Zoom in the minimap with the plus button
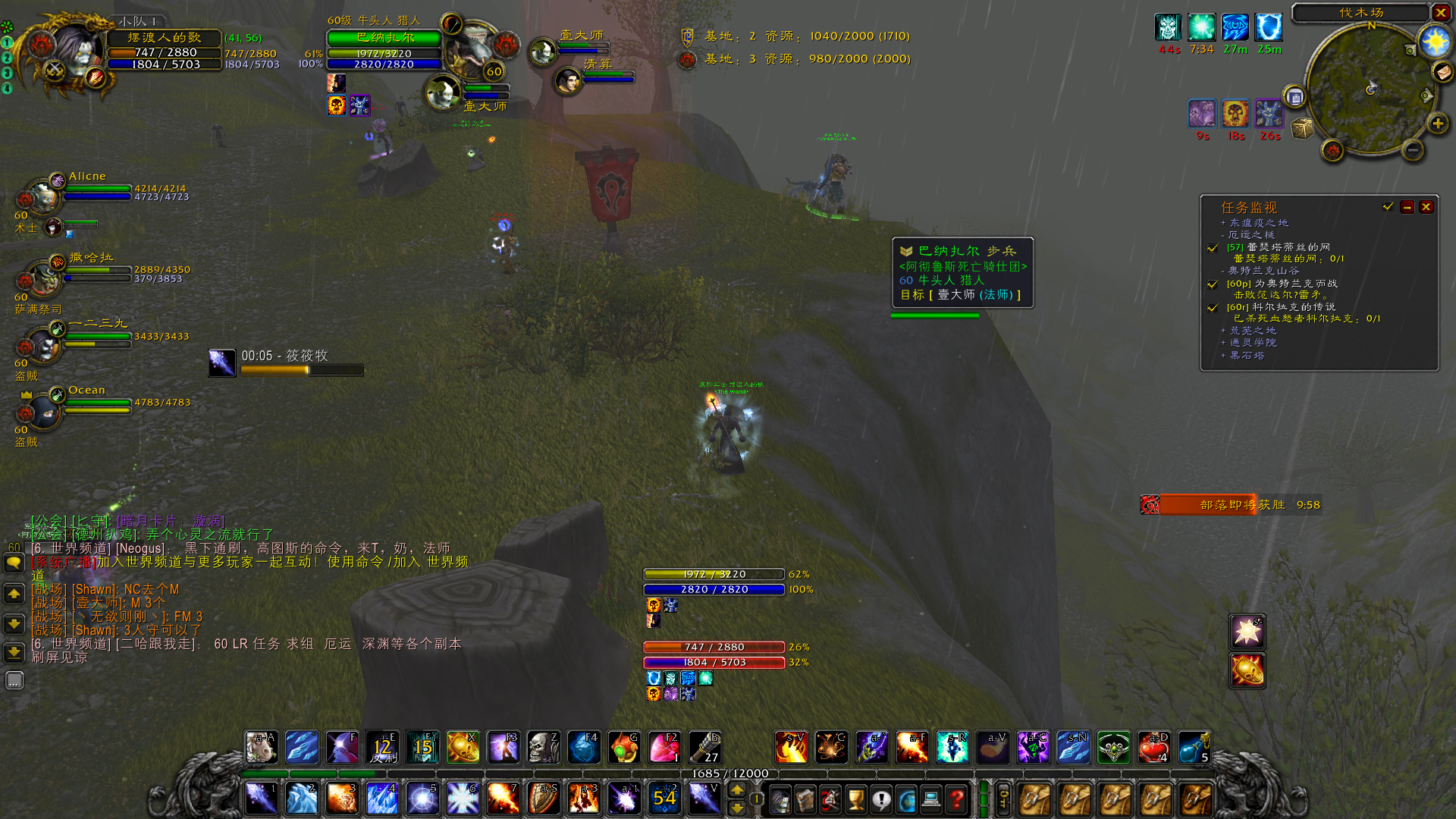Viewport: 1456px width, 819px height. [1437, 124]
